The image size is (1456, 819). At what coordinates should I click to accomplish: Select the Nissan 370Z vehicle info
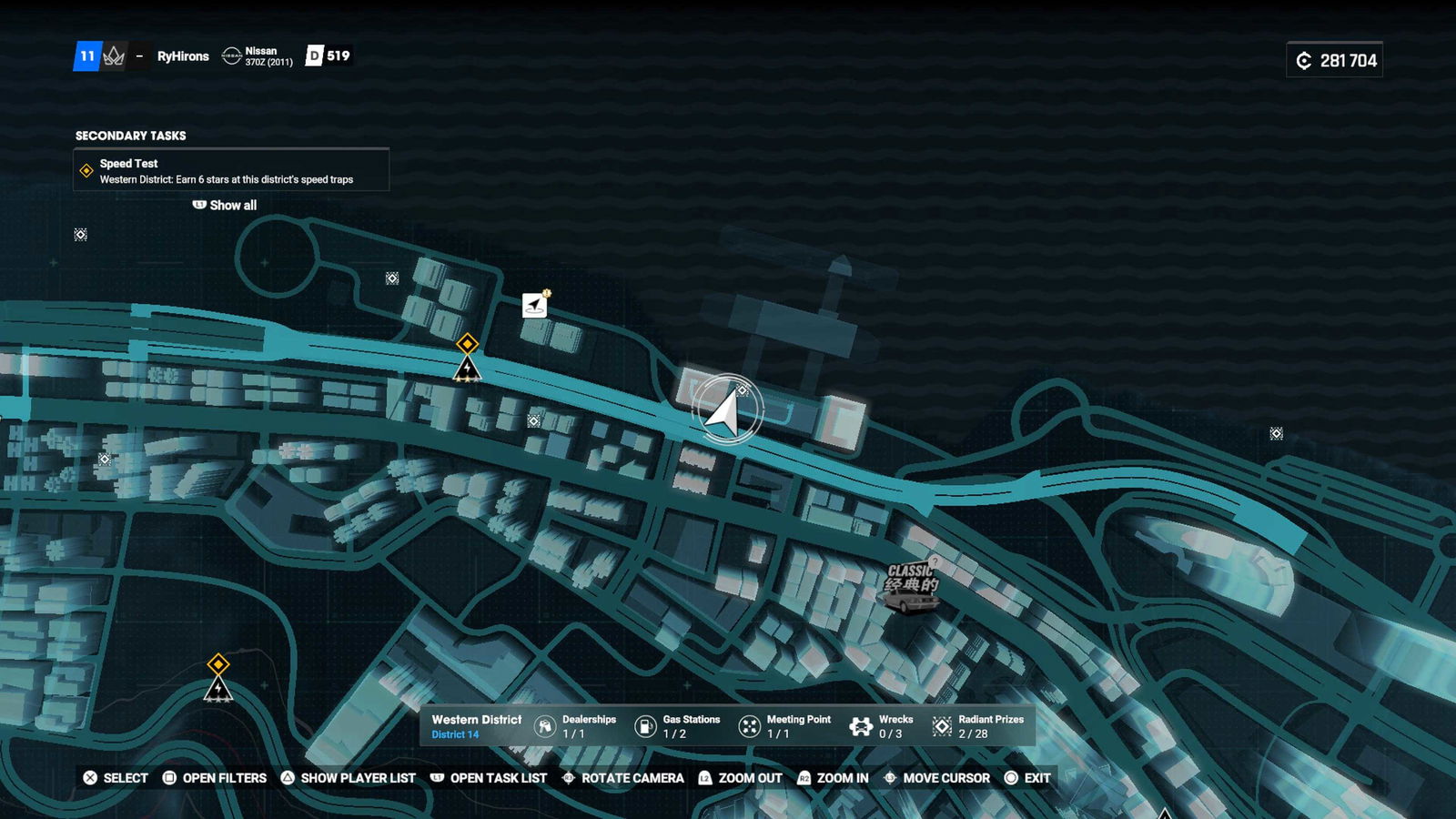(x=258, y=56)
